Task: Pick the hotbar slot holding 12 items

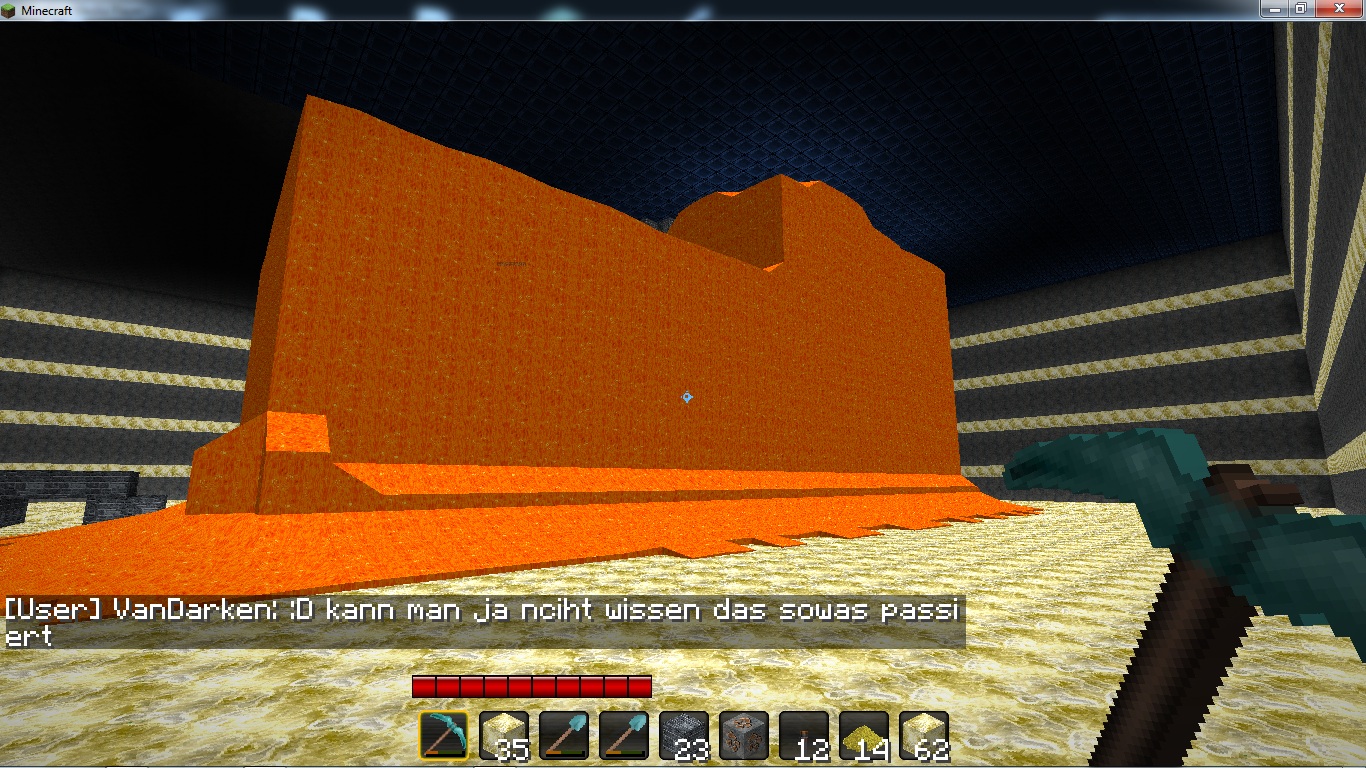Action: (x=804, y=736)
